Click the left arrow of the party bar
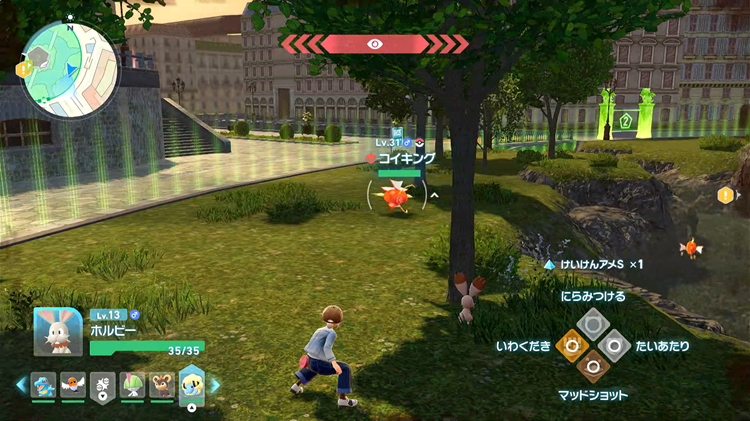750x421 pixels. coord(21,384)
